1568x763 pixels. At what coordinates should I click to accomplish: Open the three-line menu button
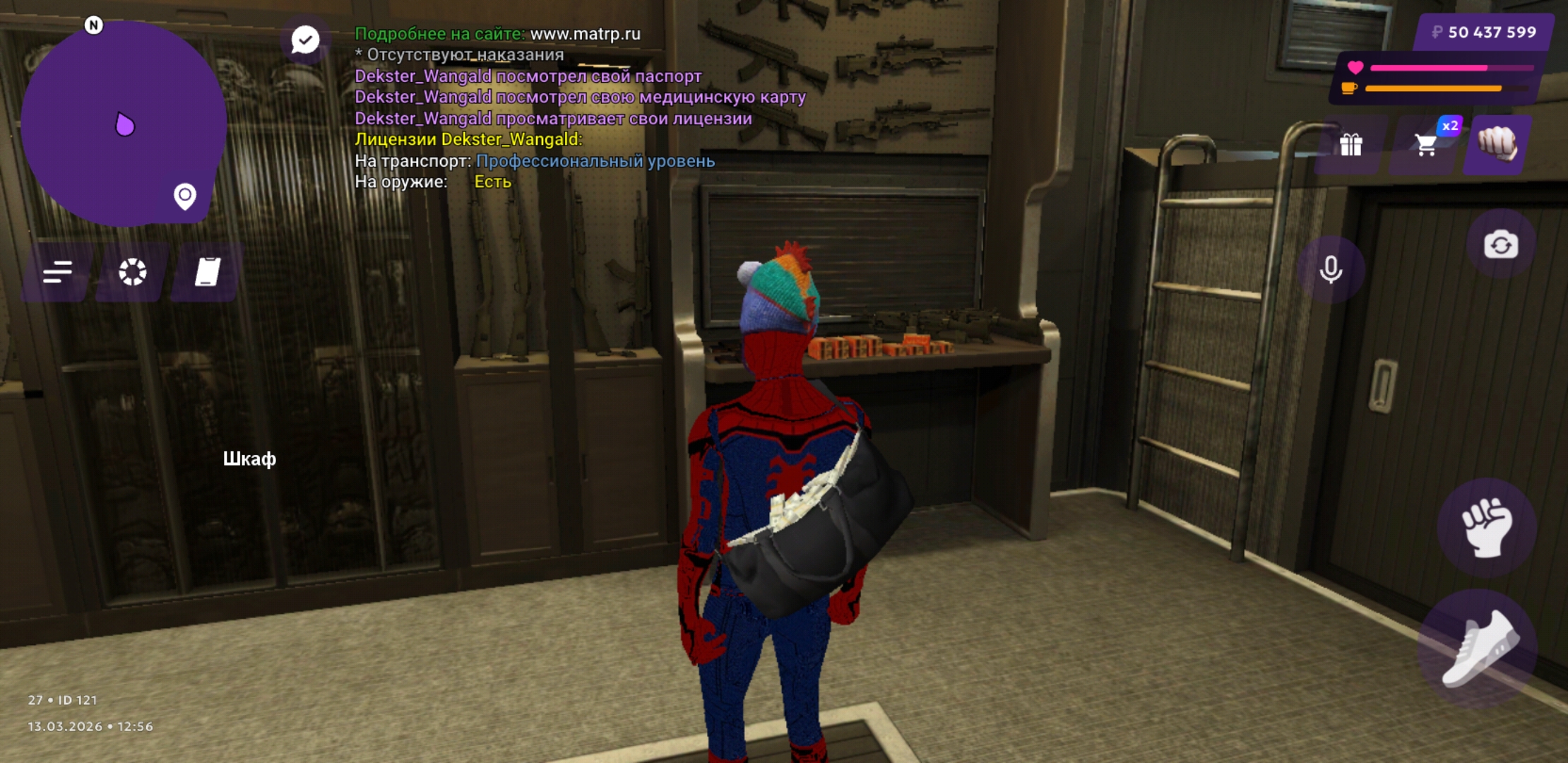point(57,272)
